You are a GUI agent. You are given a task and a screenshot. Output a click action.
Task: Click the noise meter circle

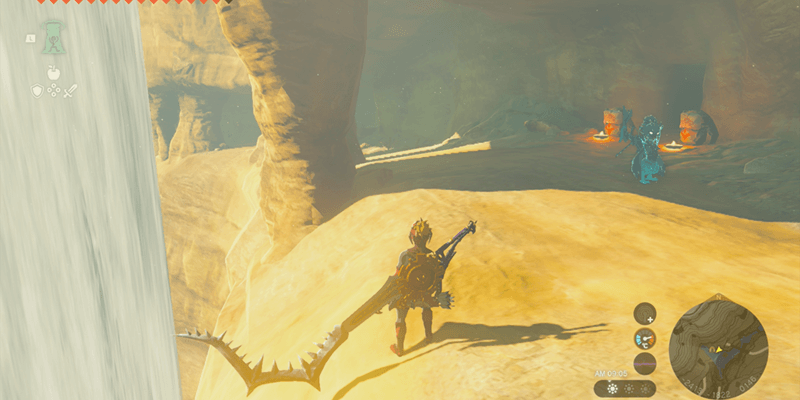pyautogui.click(x=645, y=363)
